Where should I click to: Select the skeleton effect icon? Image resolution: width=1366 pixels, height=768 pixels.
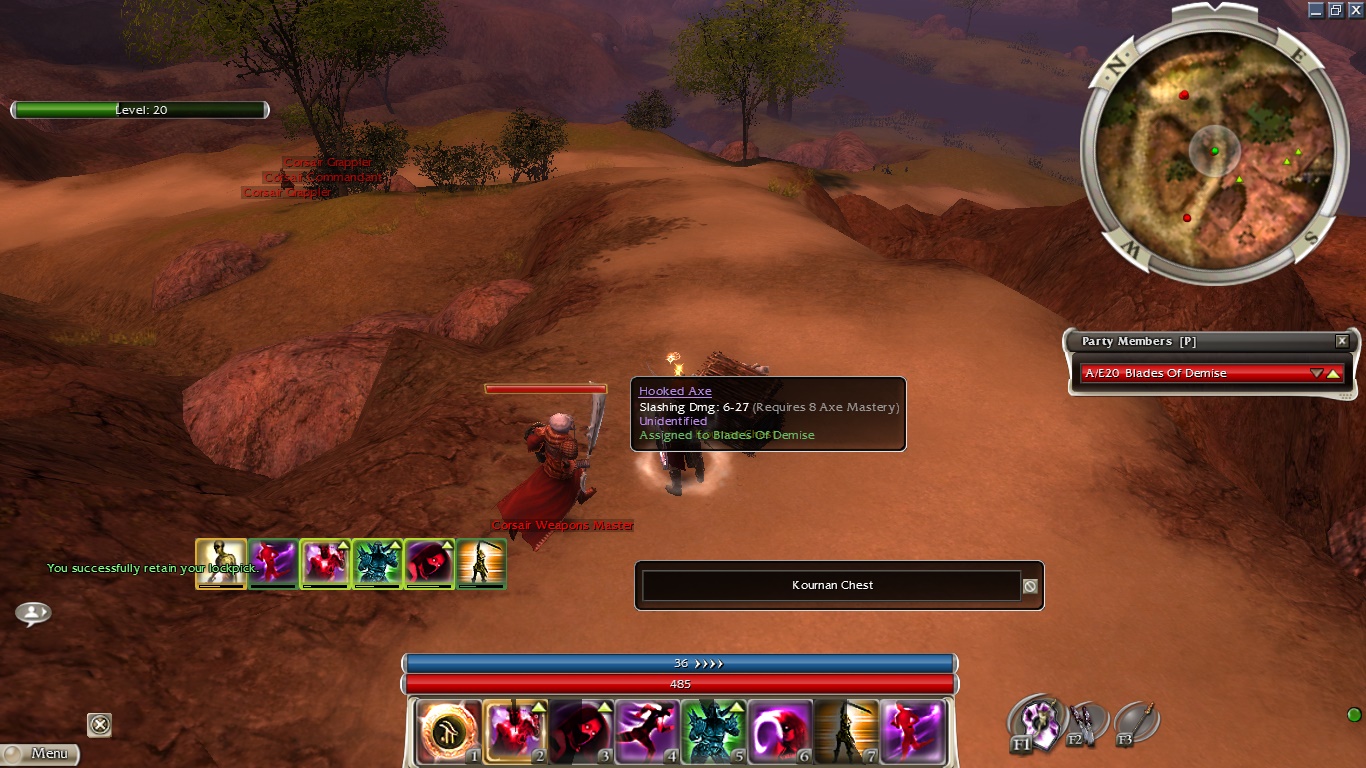[x=221, y=563]
